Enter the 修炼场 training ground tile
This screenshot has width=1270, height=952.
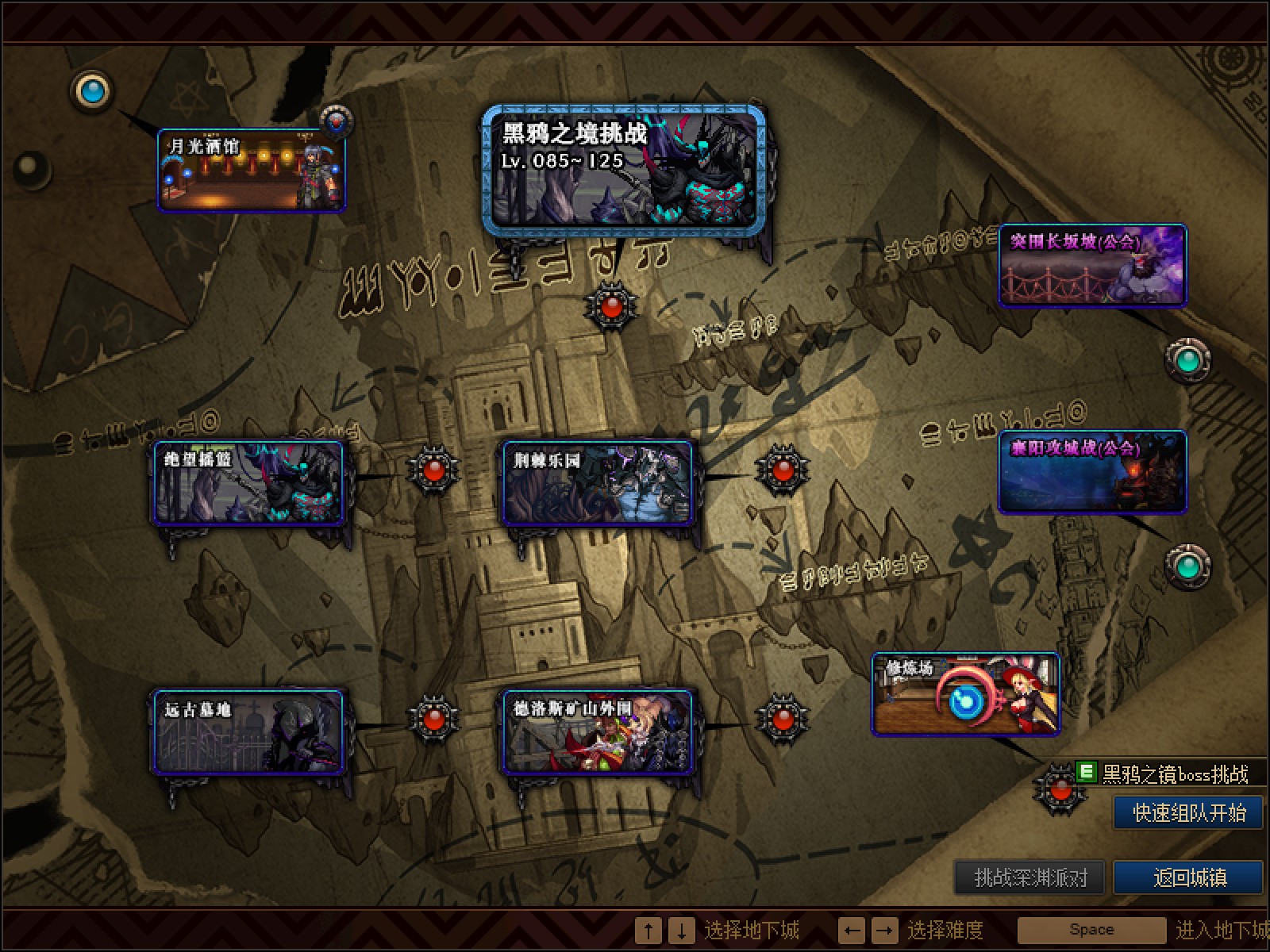[965, 694]
